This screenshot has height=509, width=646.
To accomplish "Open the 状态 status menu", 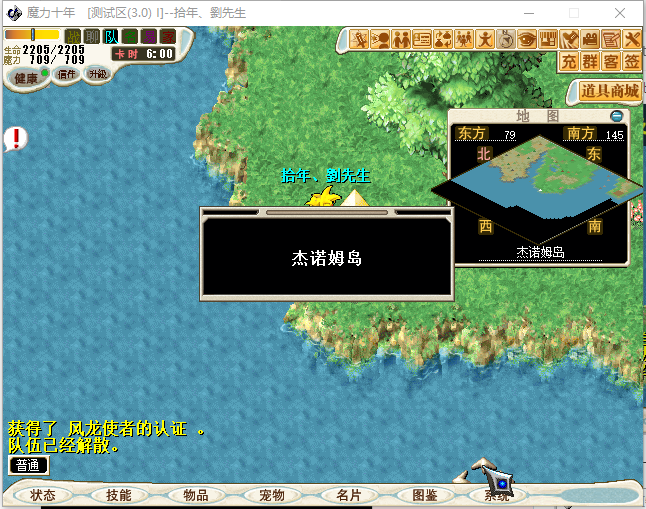I will [43, 495].
